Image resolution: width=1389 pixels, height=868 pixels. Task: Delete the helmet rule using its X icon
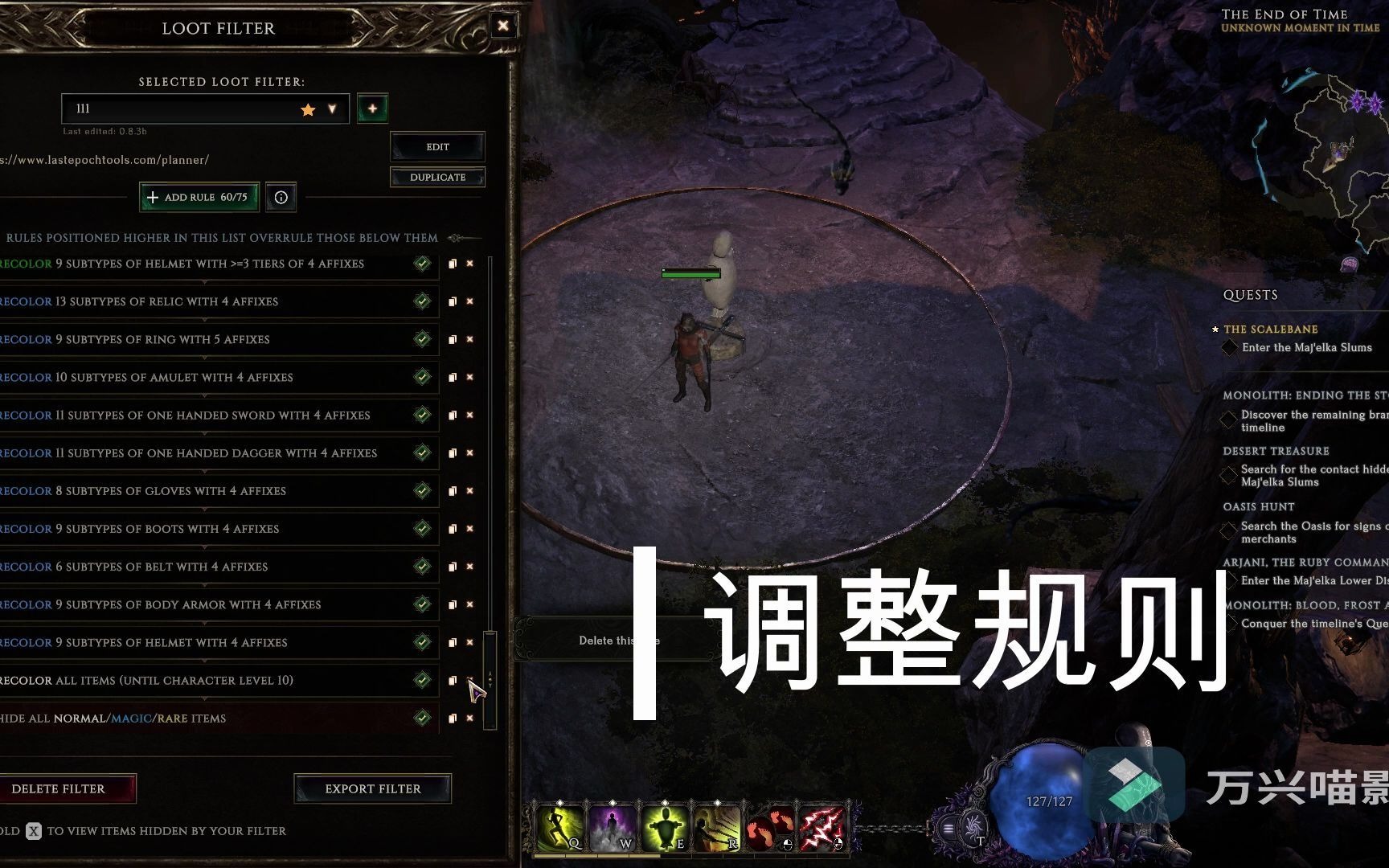click(x=469, y=264)
